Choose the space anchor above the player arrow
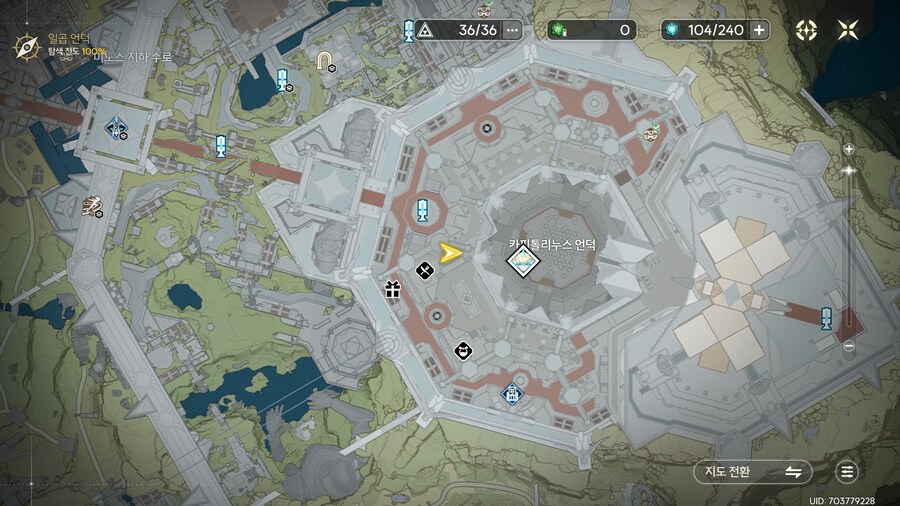 coord(423,212)
